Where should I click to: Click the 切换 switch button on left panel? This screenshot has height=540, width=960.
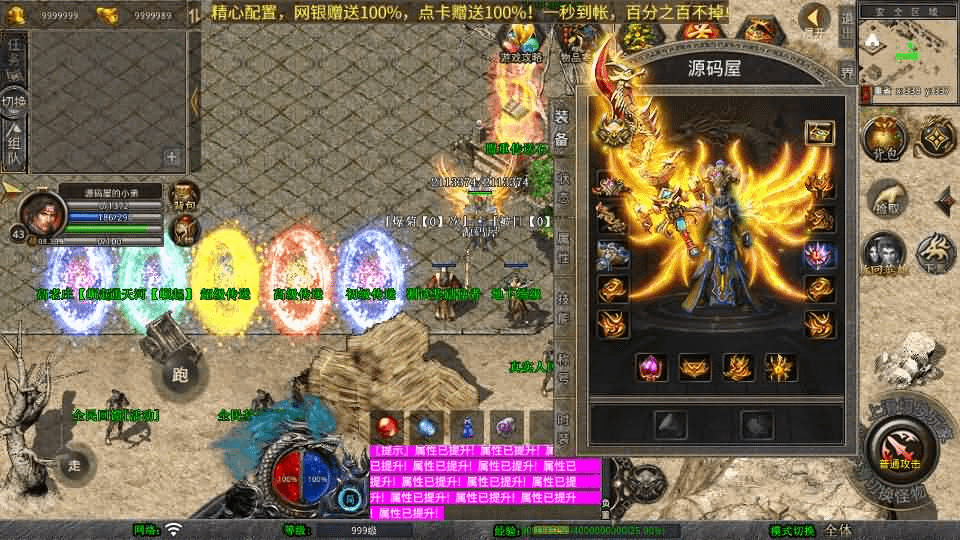coord(14,102)
